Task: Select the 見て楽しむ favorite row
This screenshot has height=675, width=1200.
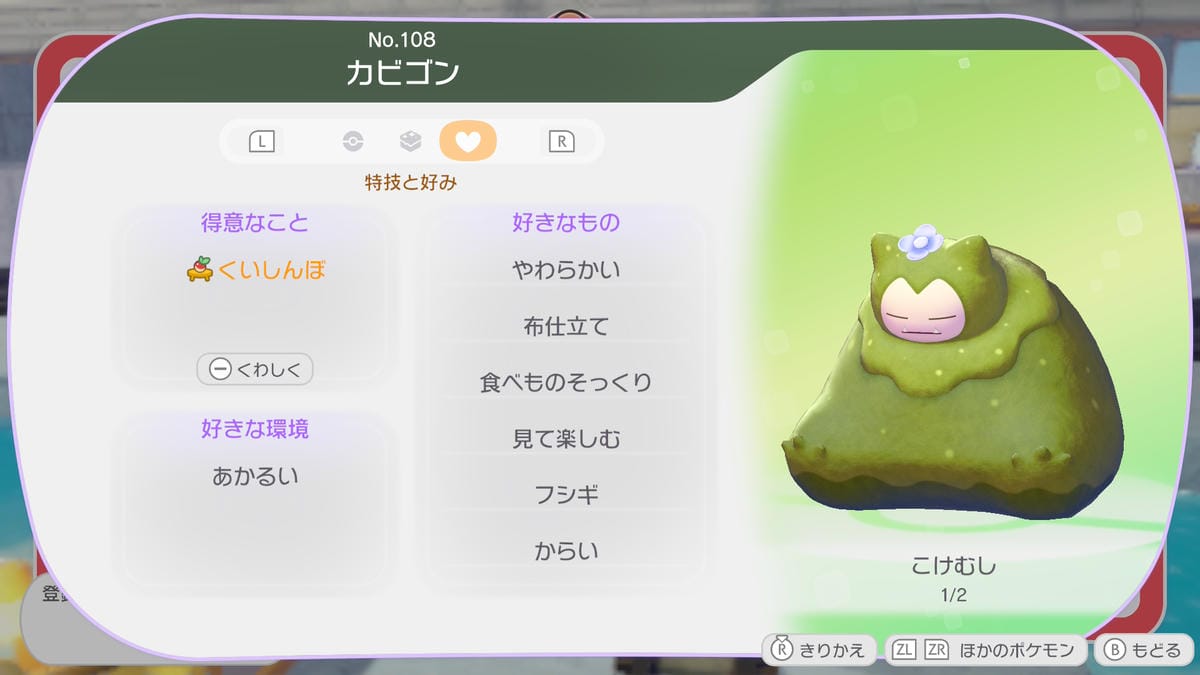Action: [566, 438]
